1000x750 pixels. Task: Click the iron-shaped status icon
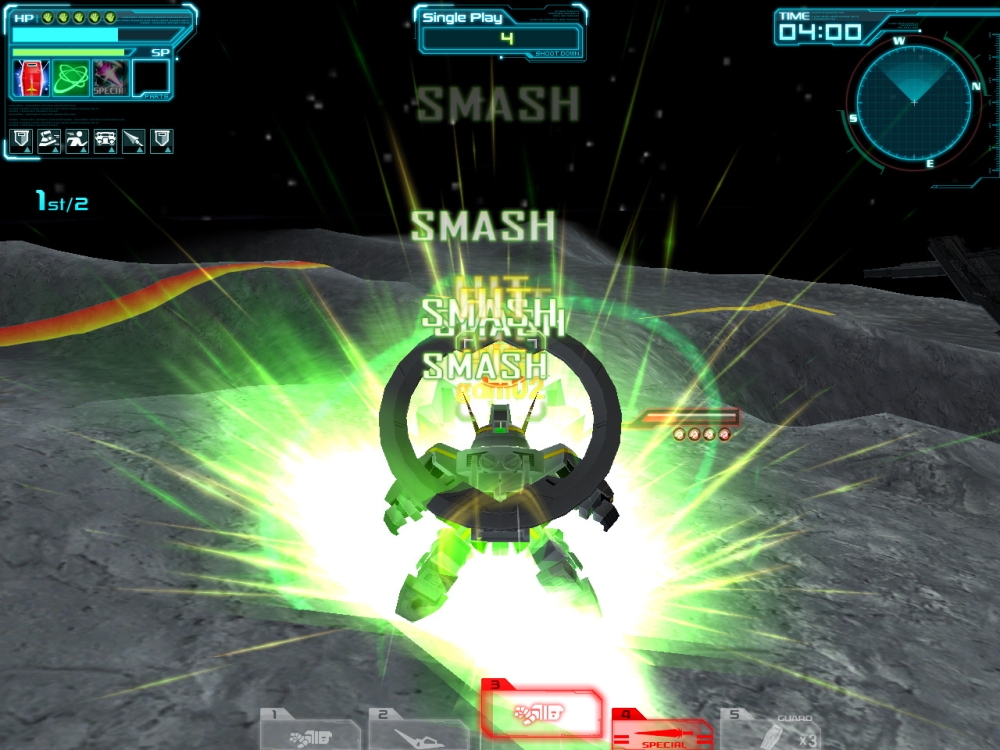point(49,141)
